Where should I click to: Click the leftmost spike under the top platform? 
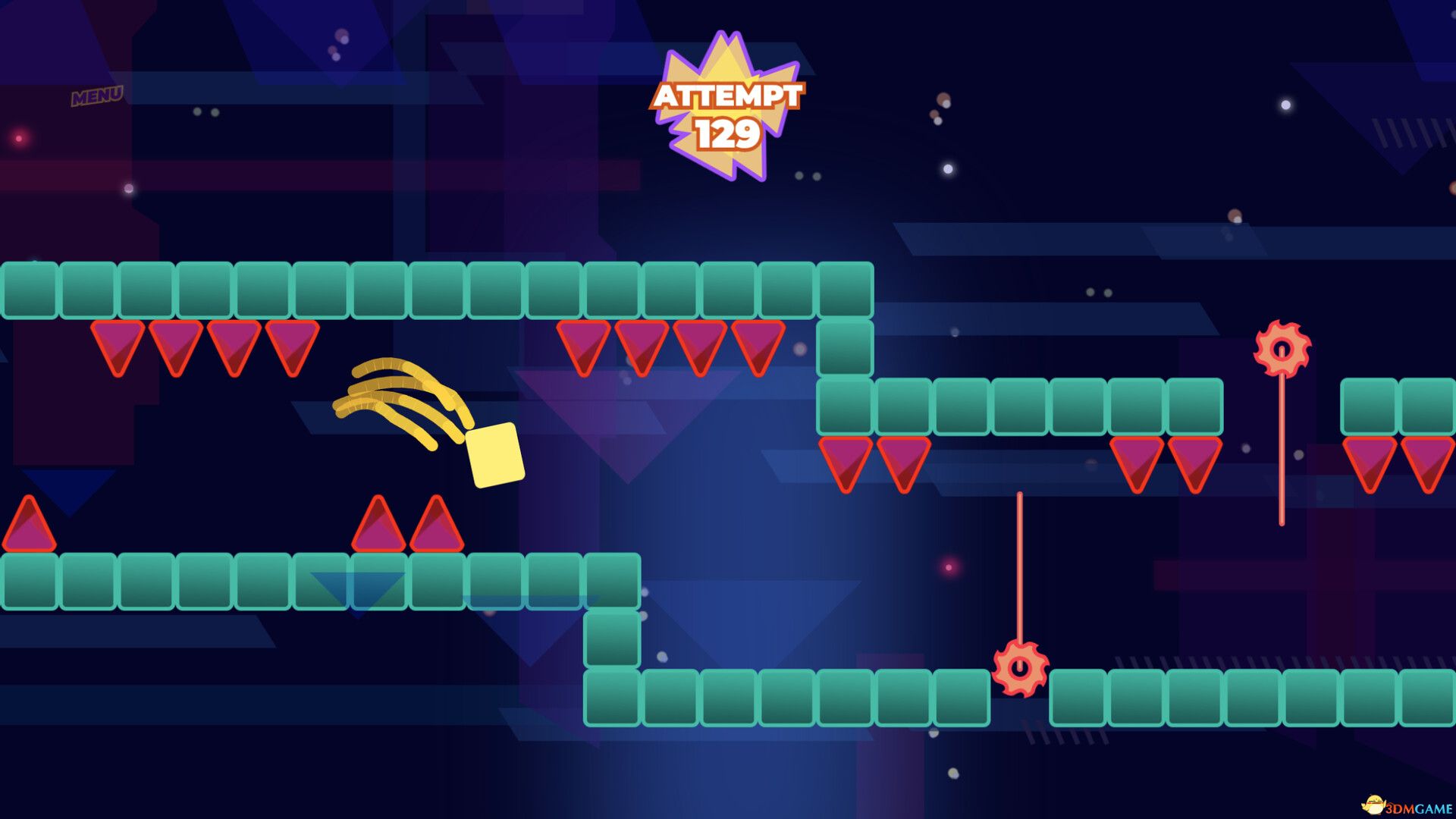(x=115, y=345)
